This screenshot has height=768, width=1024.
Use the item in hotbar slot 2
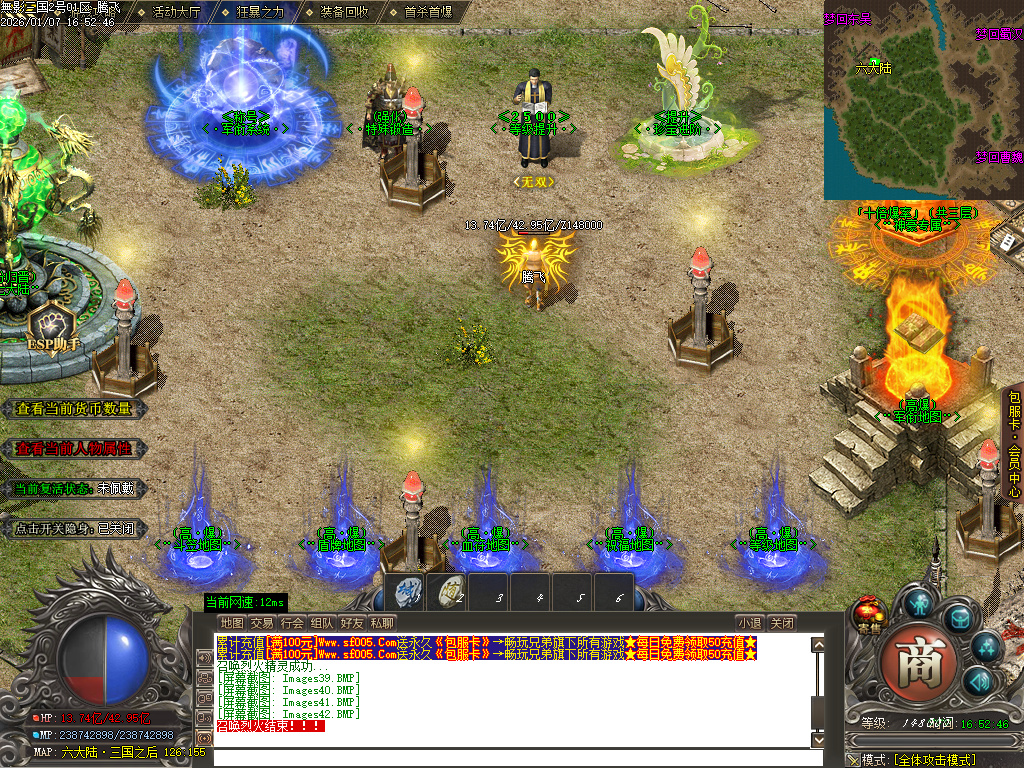click(447, 592)
